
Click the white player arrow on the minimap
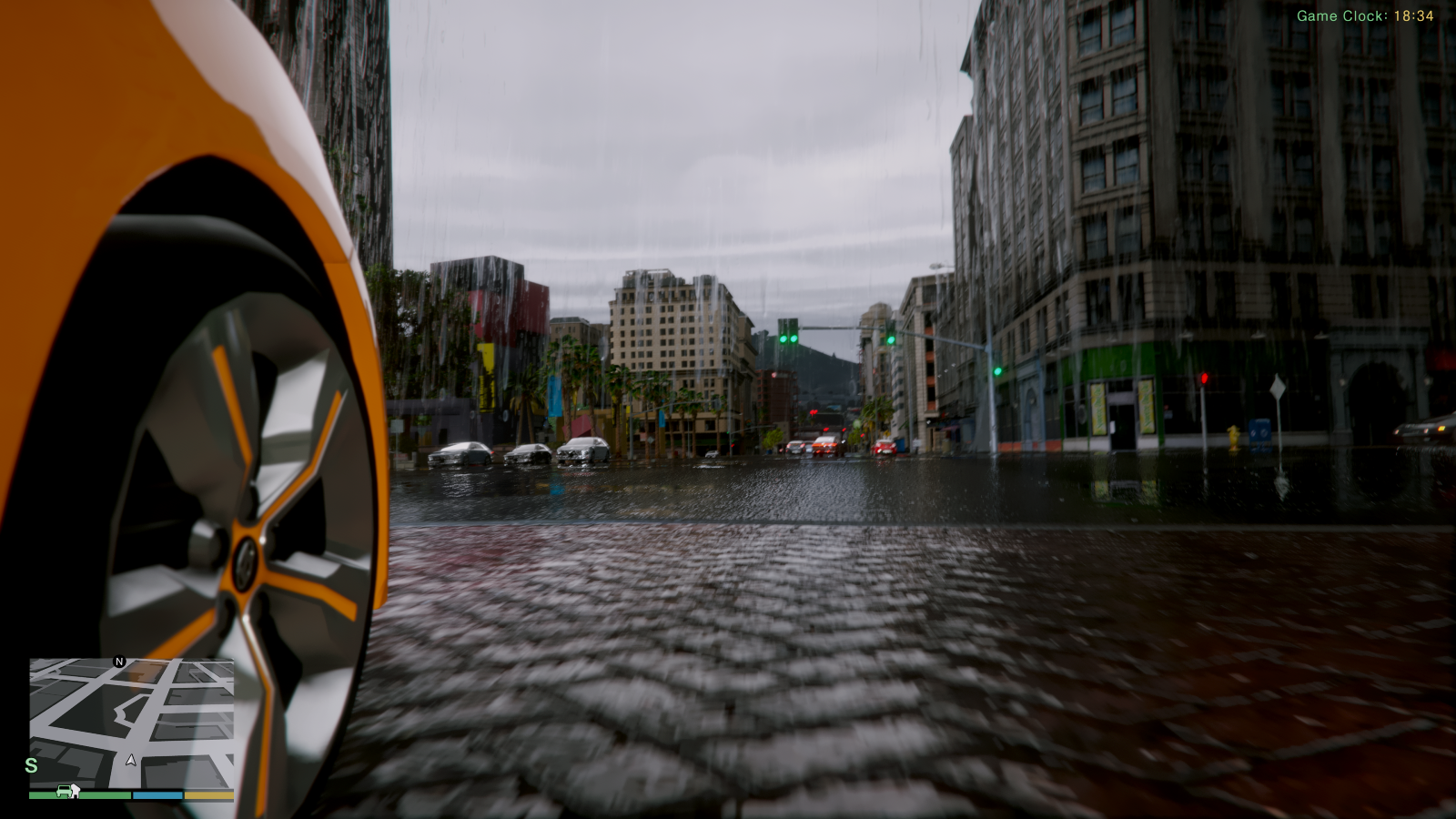129,758
